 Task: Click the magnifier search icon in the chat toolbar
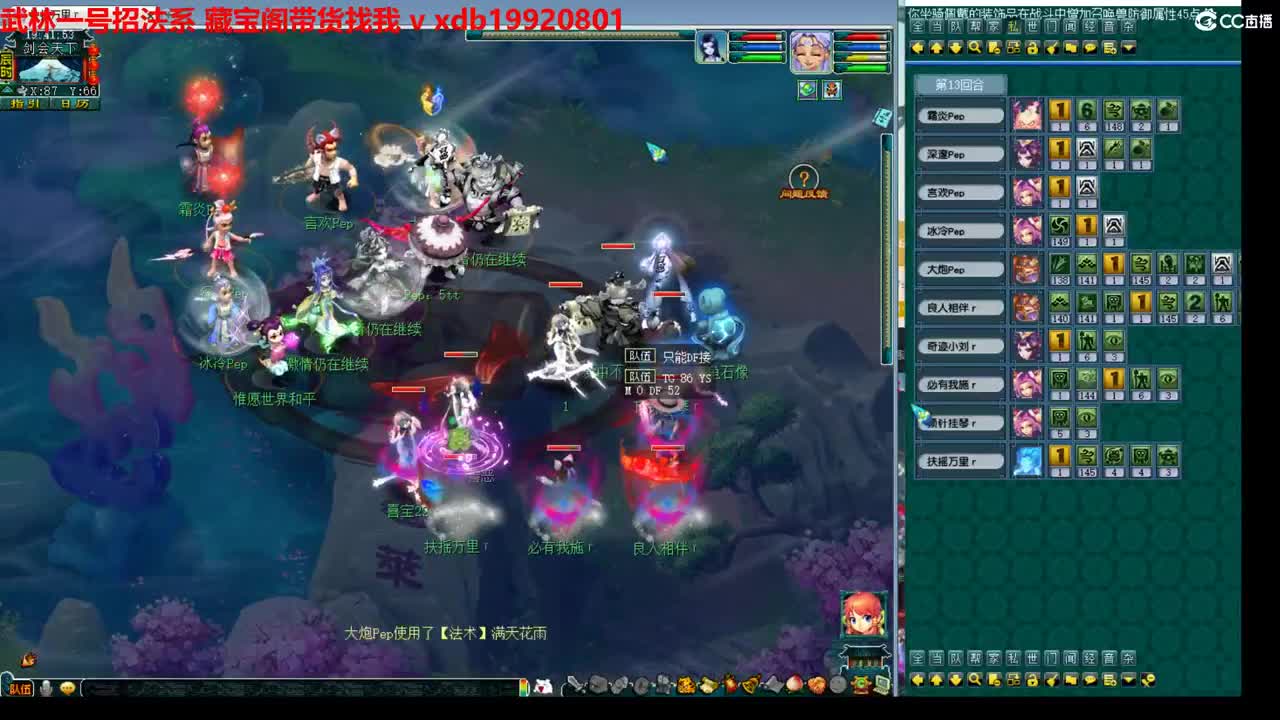(x=975, y=679)
